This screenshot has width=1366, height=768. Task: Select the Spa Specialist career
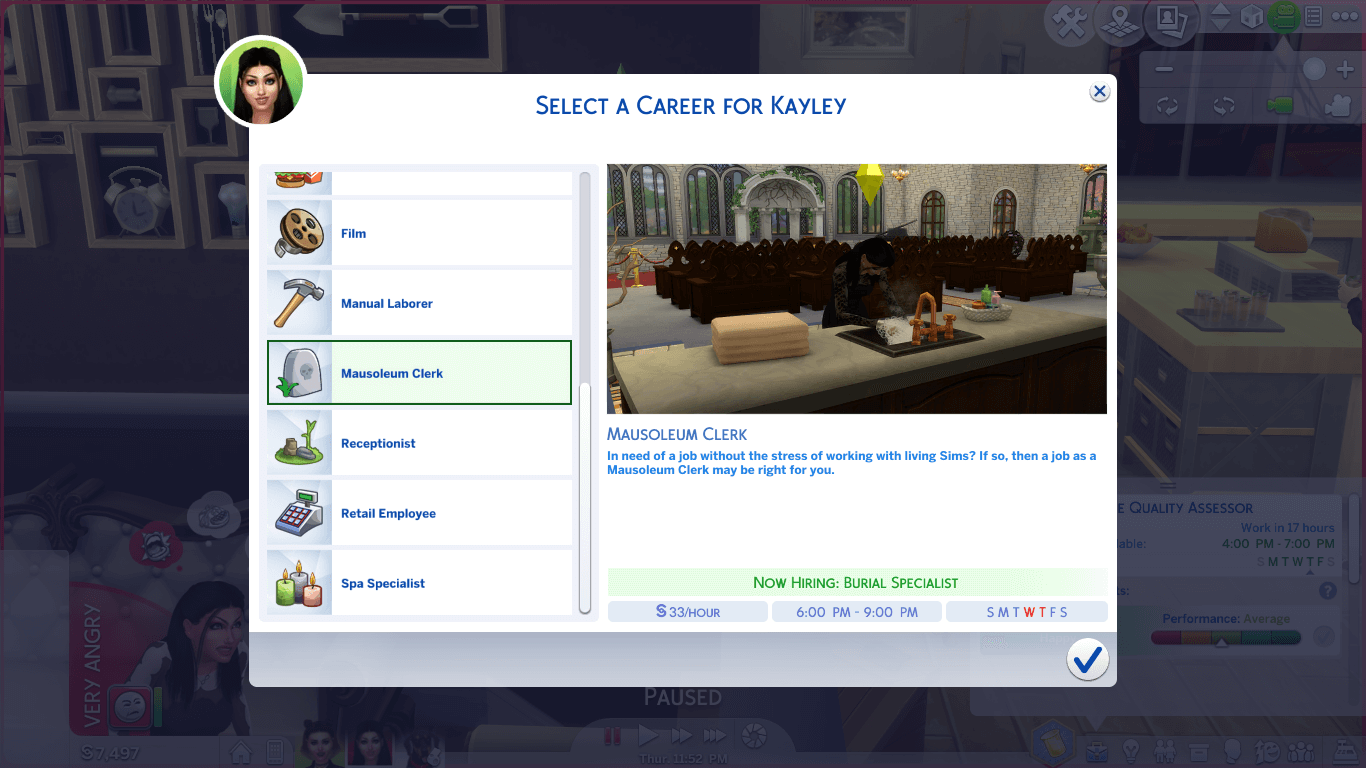point(419,582)
